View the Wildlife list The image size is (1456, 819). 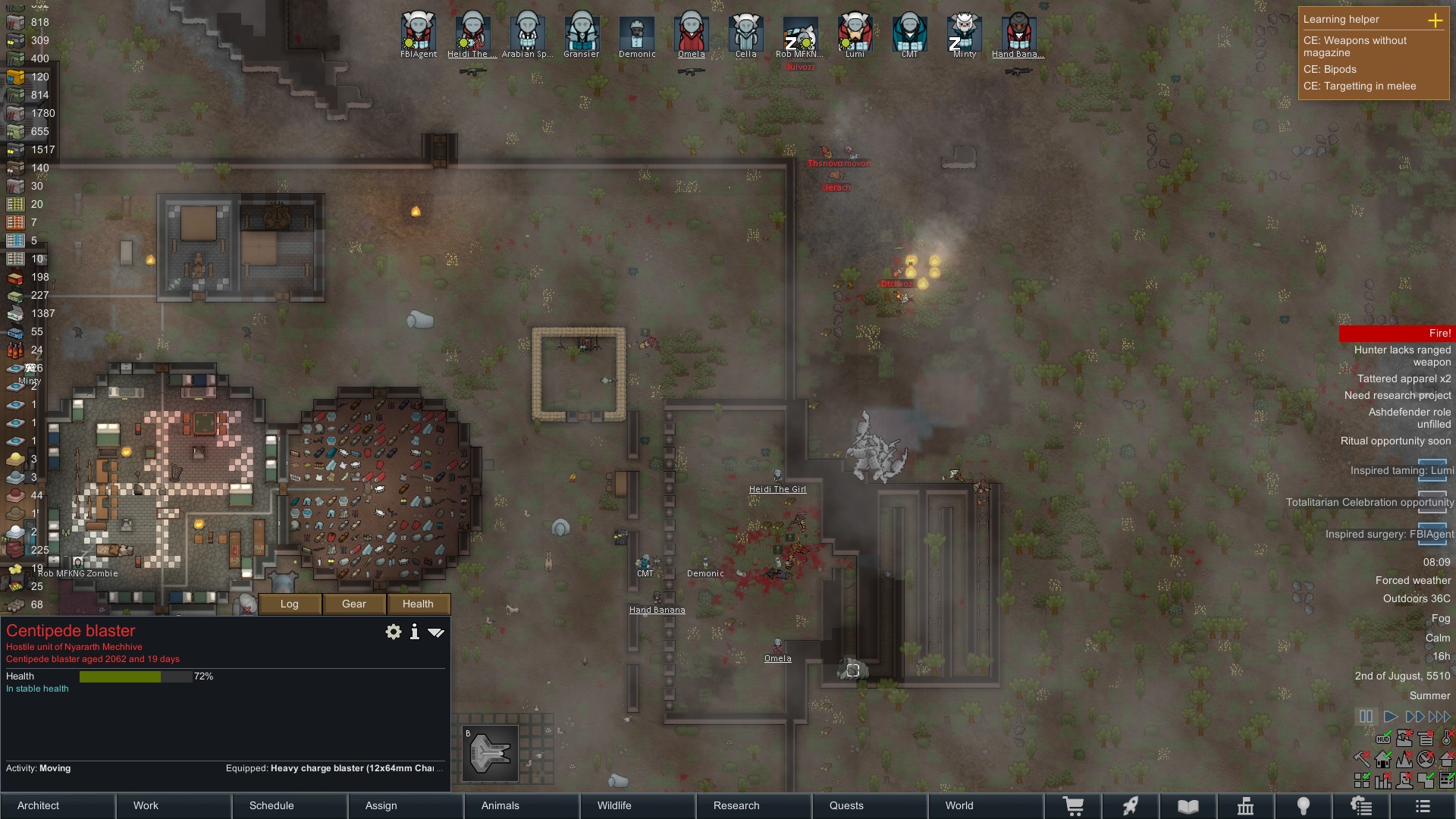point(638,805)
